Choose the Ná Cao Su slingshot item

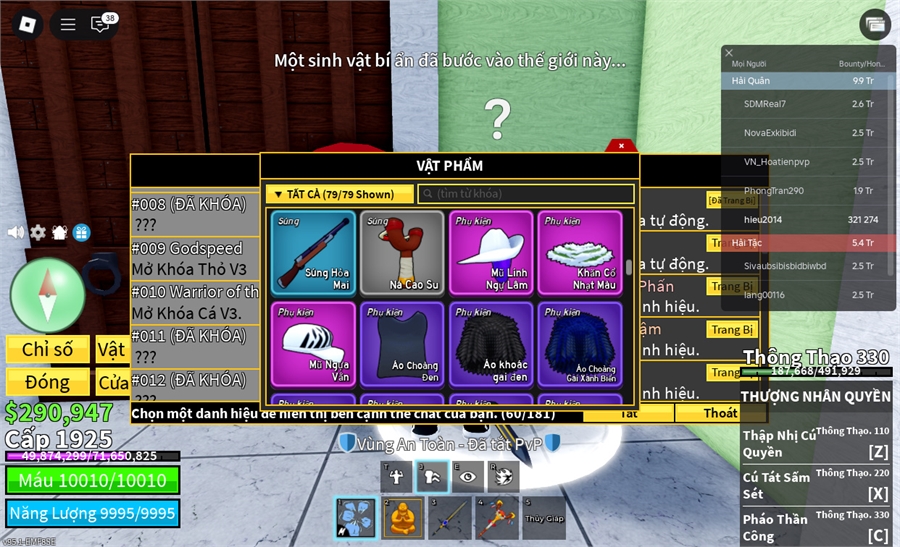click(402, 252)
